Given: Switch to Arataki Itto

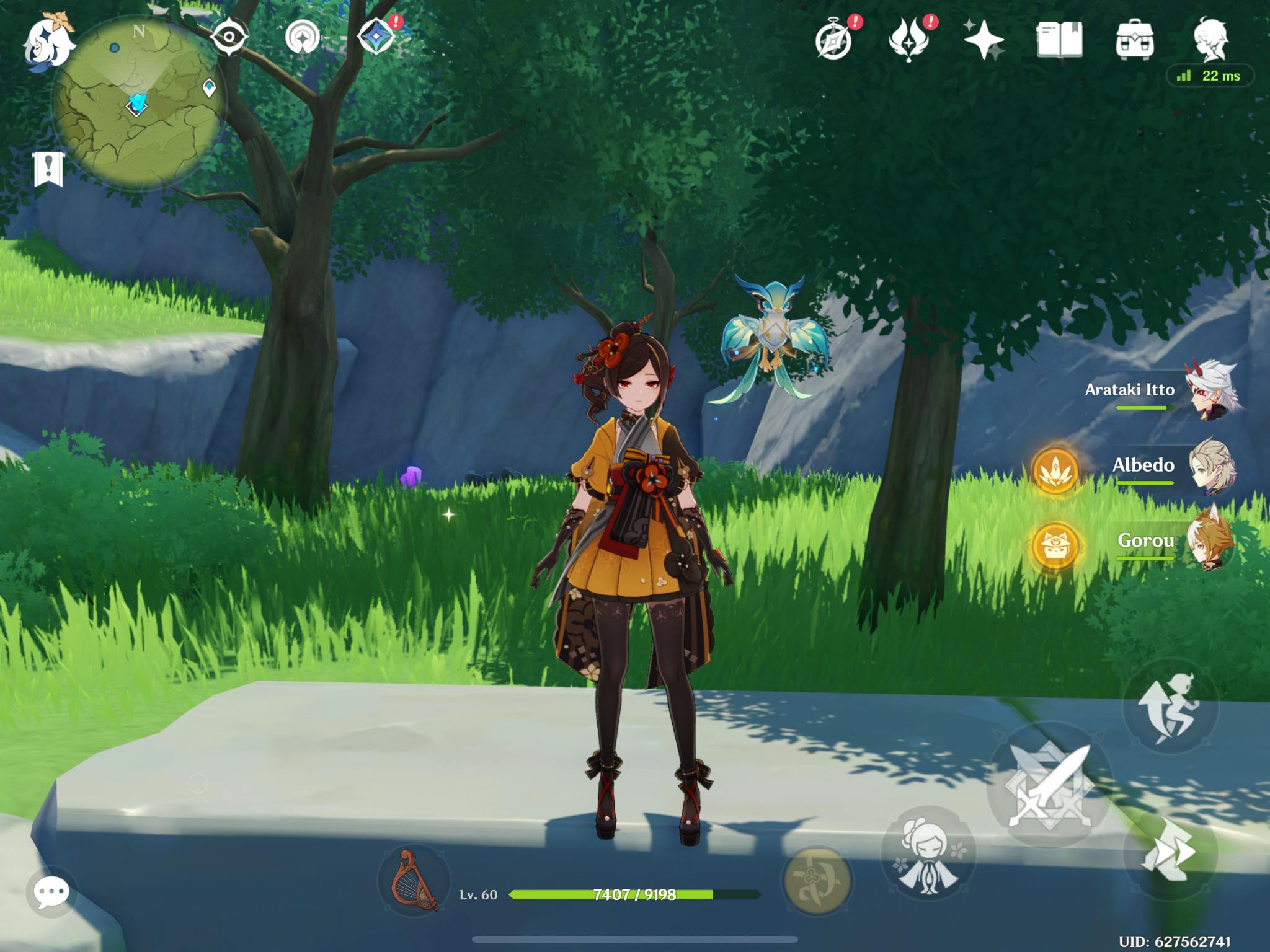Looking at the screenshot, I should [x=1209, y=392].
